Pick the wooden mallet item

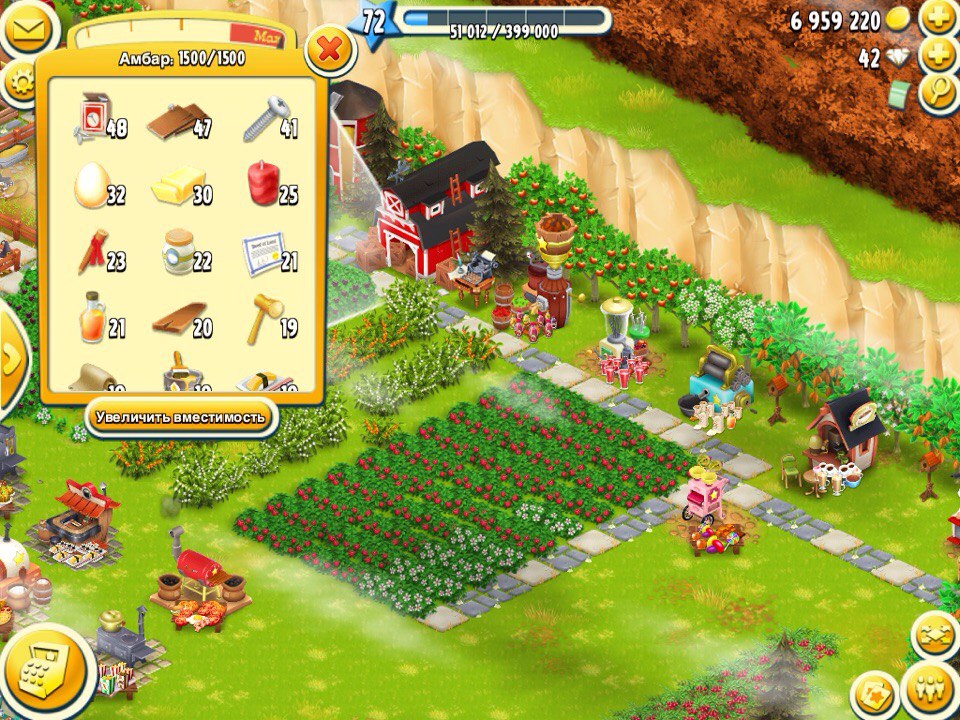point(265,316)
